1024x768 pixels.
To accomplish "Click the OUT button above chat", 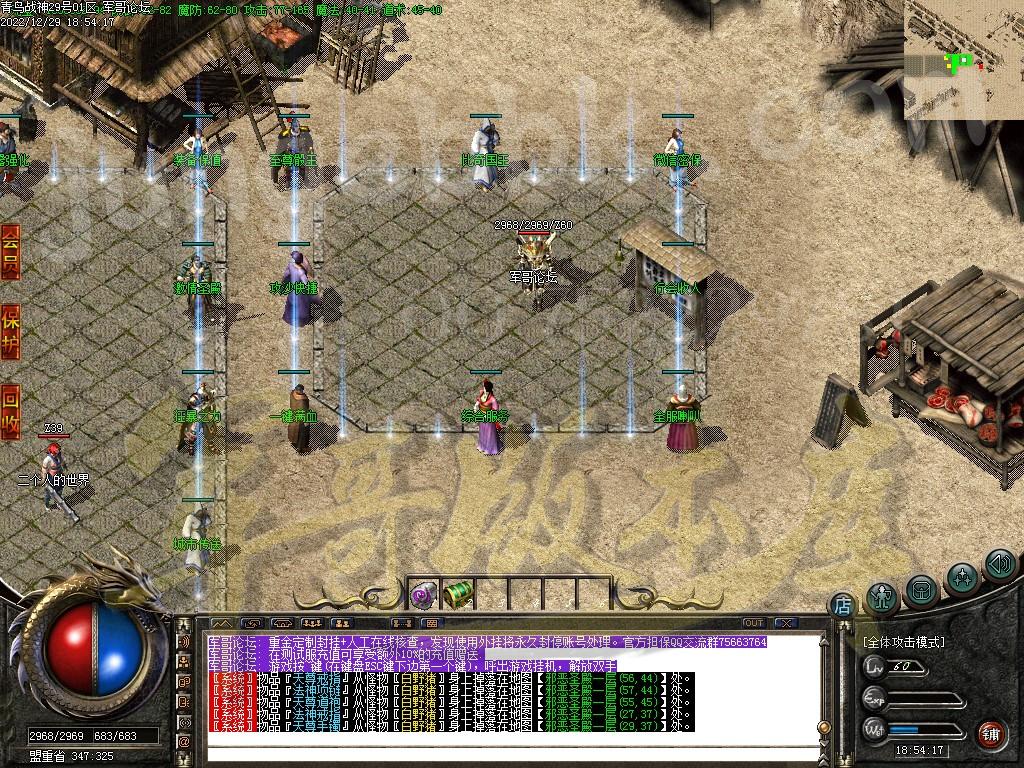I will point(753,623).
